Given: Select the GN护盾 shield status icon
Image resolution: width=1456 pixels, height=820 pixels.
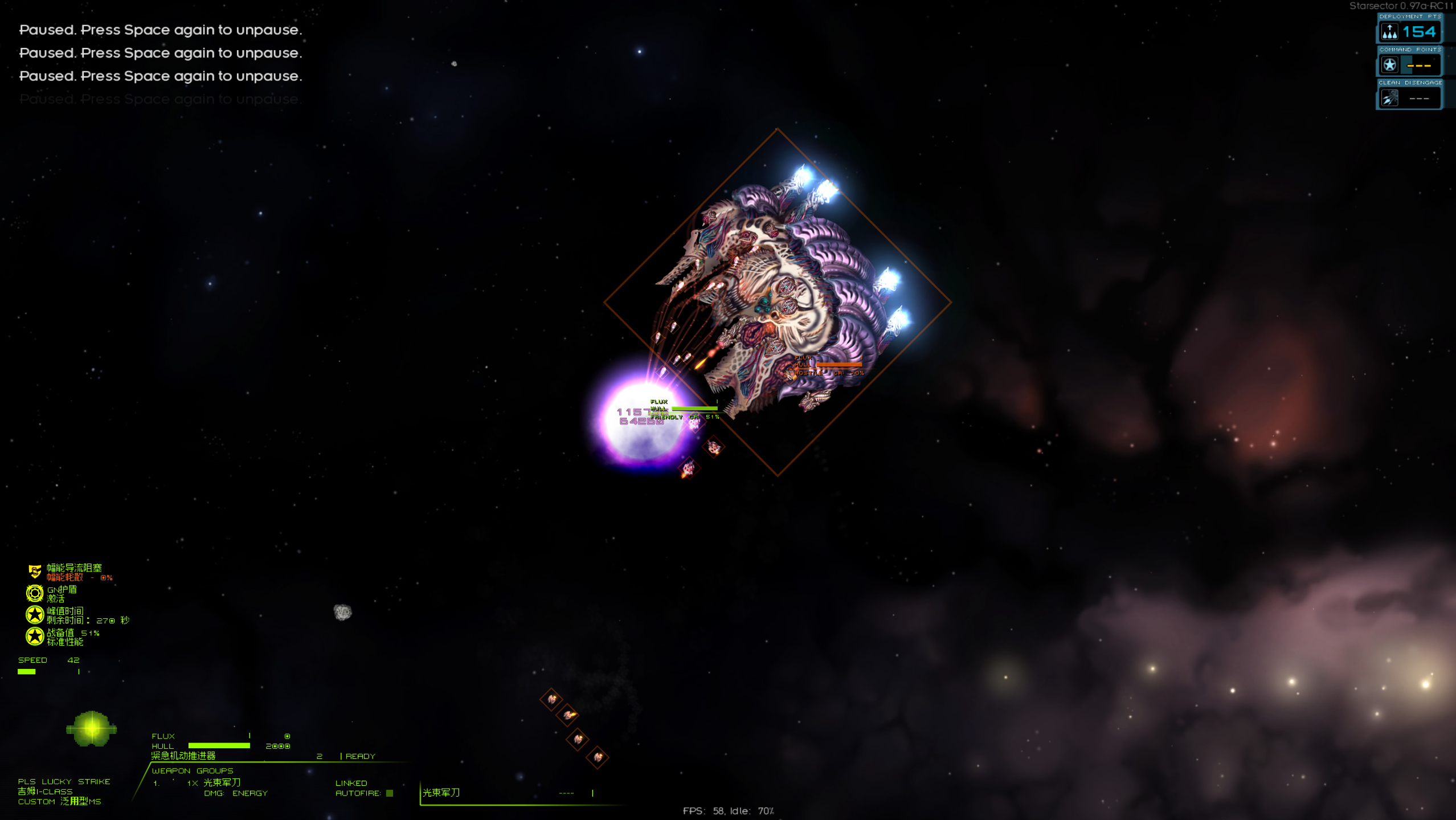Looking at the screenshot, I should tap(35, 593).
